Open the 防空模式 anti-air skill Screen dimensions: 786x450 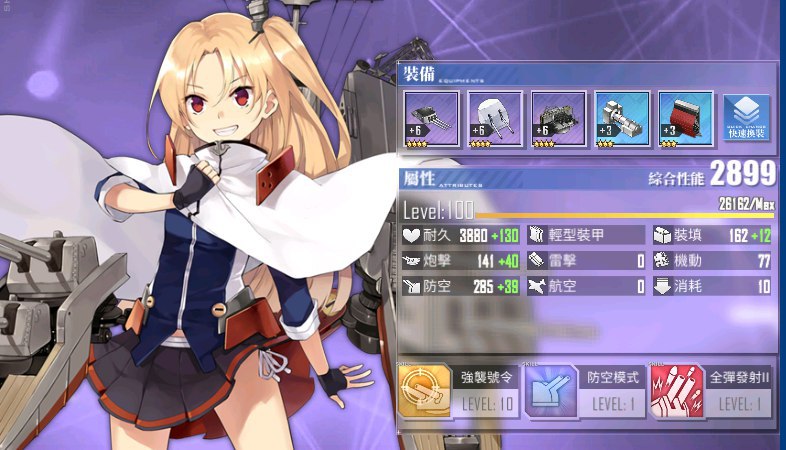[x=585, y=392]
